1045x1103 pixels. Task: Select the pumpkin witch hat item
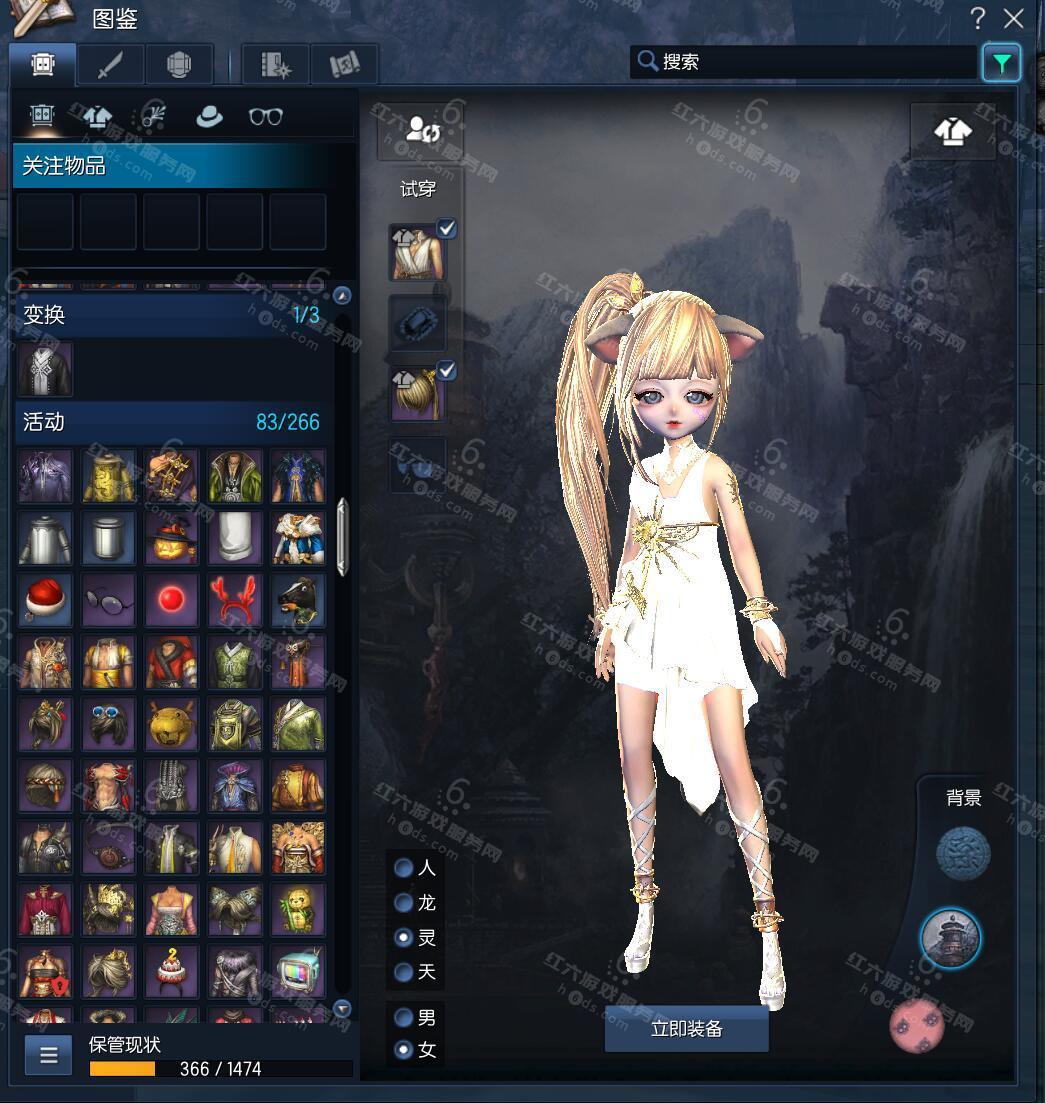tap(171, 539)
